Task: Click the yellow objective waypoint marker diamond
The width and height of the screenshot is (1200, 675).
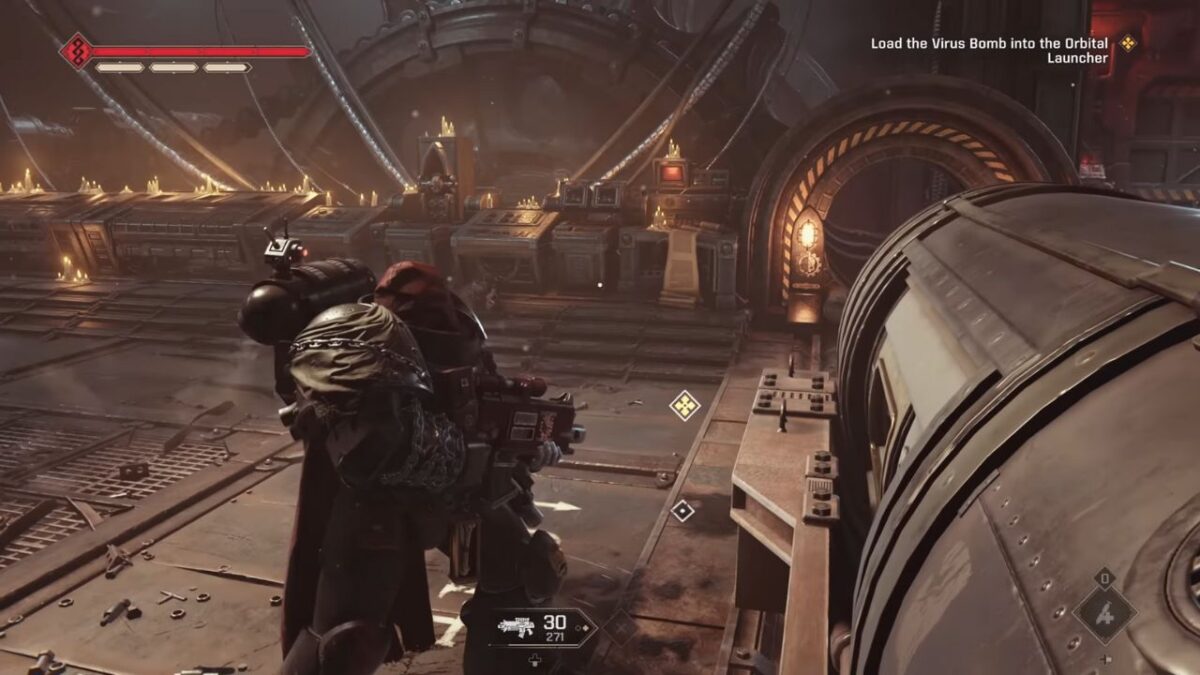Action: point(685,405)
